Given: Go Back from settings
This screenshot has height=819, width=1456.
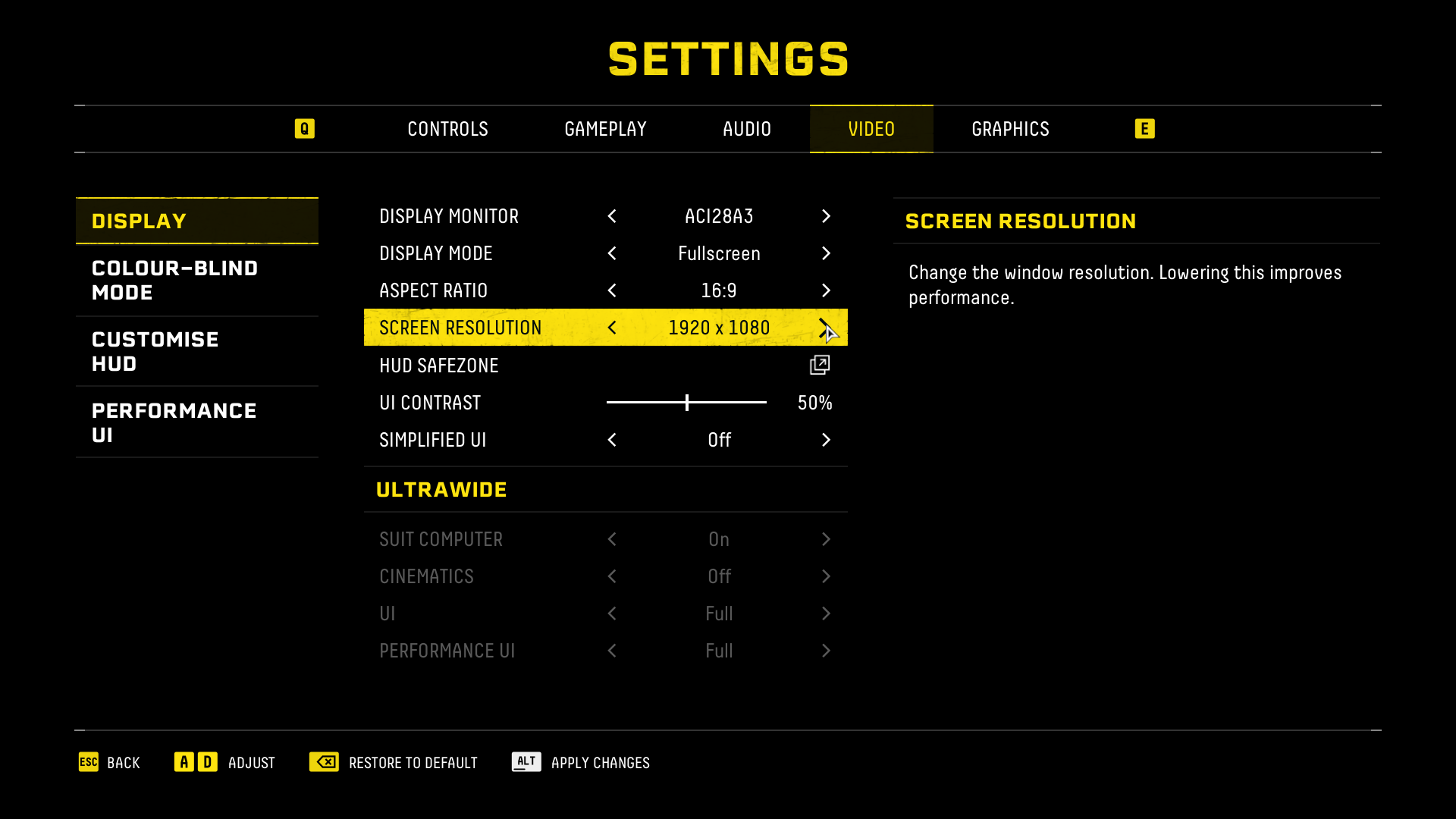Looking at the screenshot, I should pyautogui.click(x=110, y=763).
